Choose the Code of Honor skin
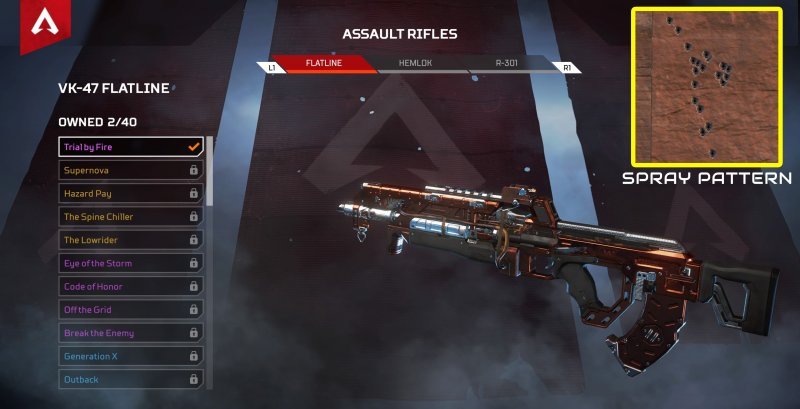800x409 pixels. coord(131,286)
